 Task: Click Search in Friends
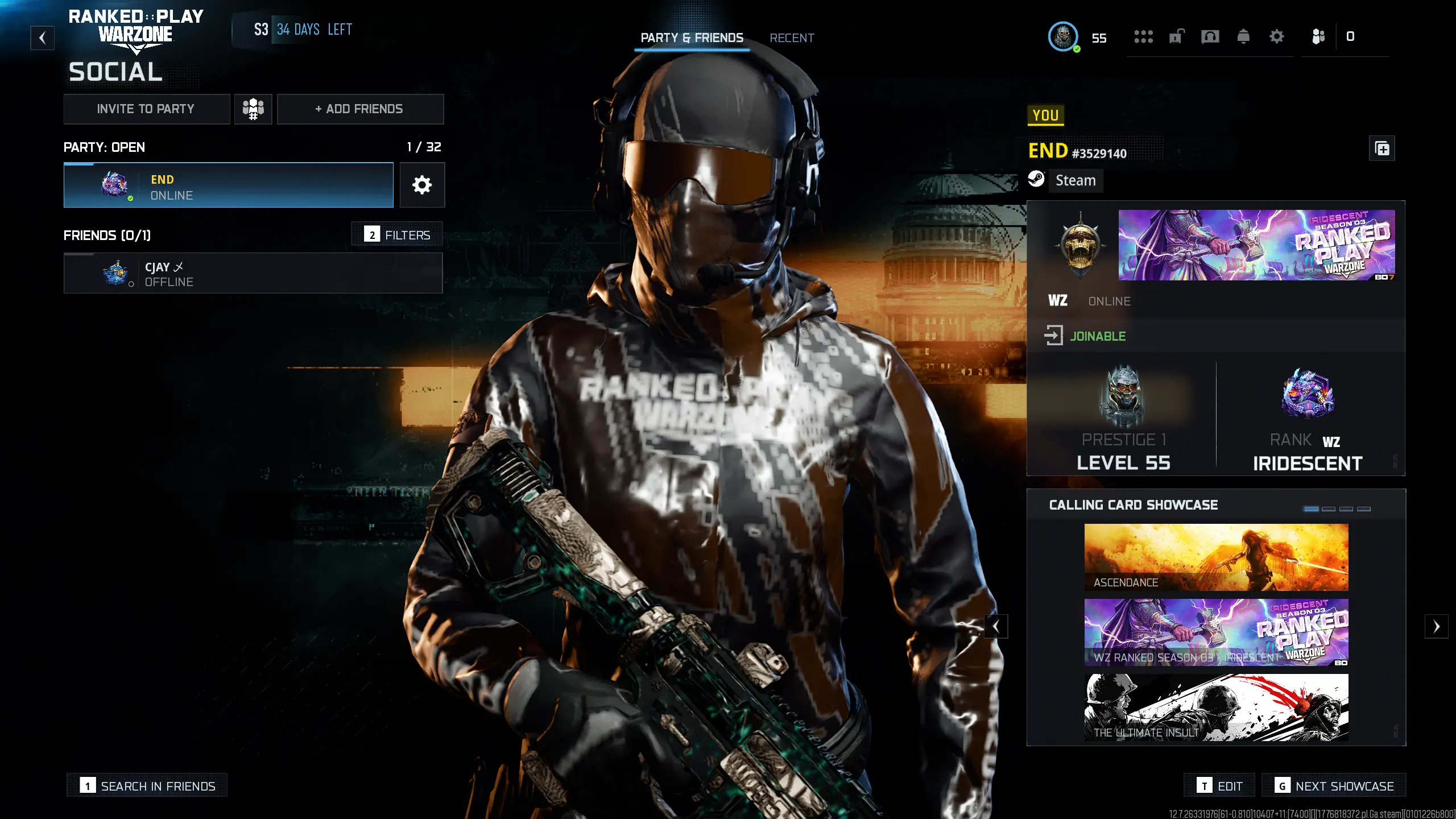(147, 786)
